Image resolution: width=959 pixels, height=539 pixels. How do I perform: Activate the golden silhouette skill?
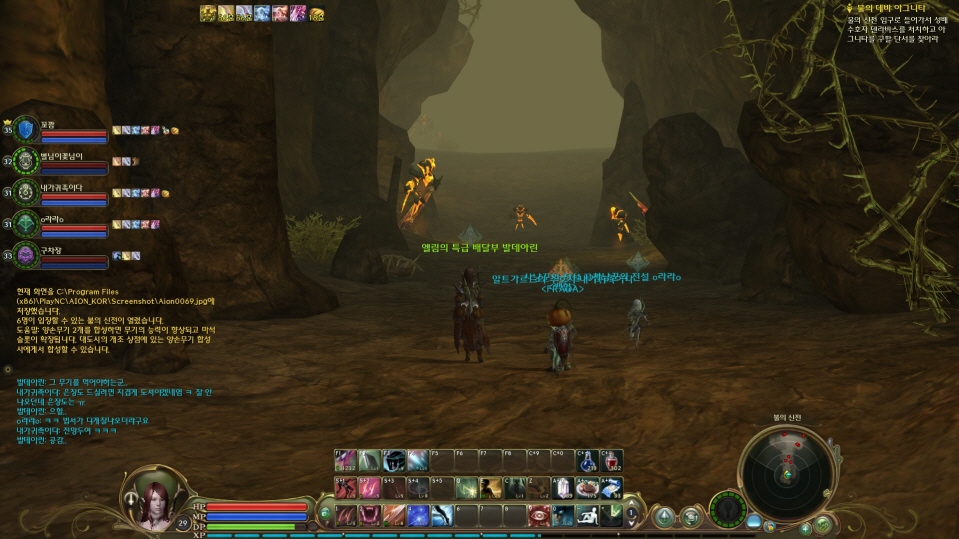(490, 487)
